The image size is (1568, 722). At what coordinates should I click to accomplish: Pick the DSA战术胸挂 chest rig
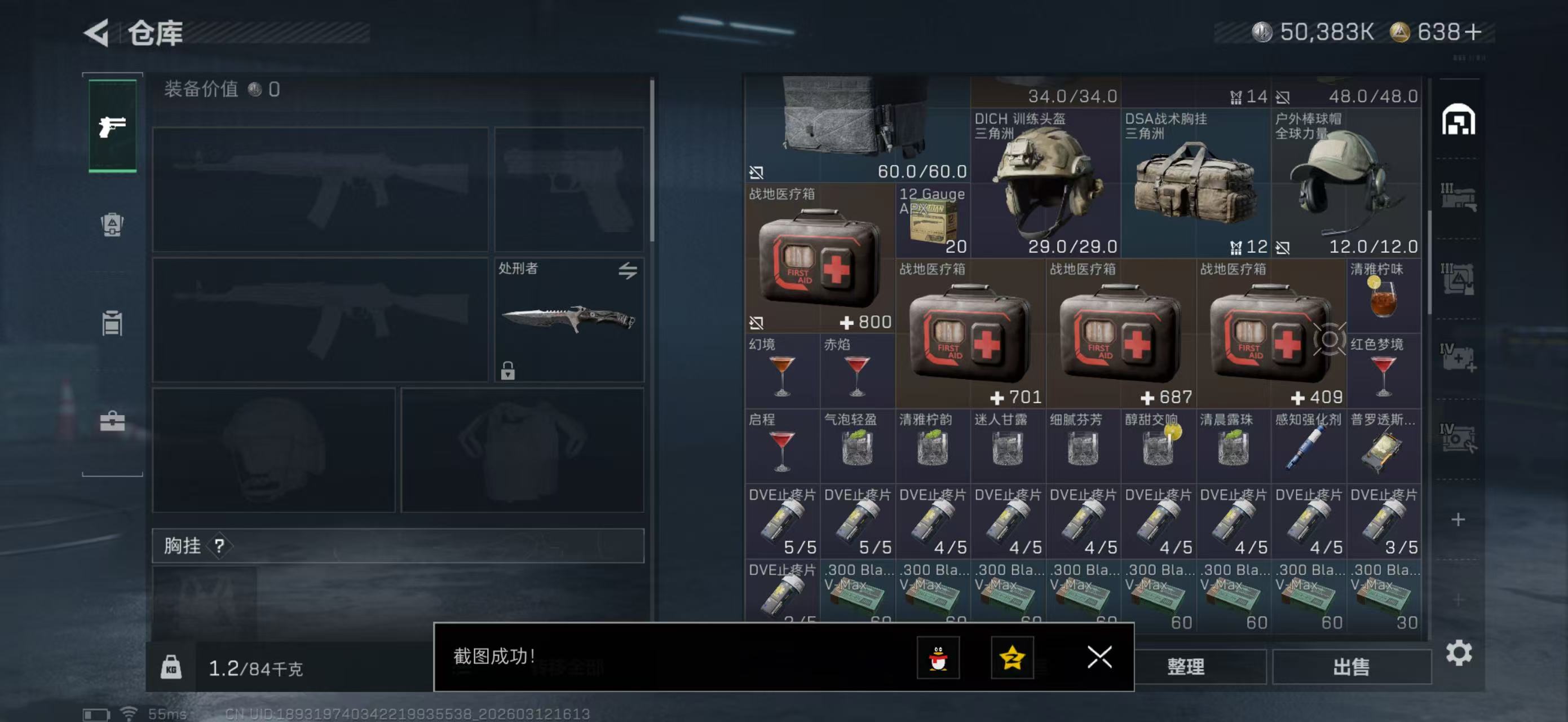point(1195,184)
